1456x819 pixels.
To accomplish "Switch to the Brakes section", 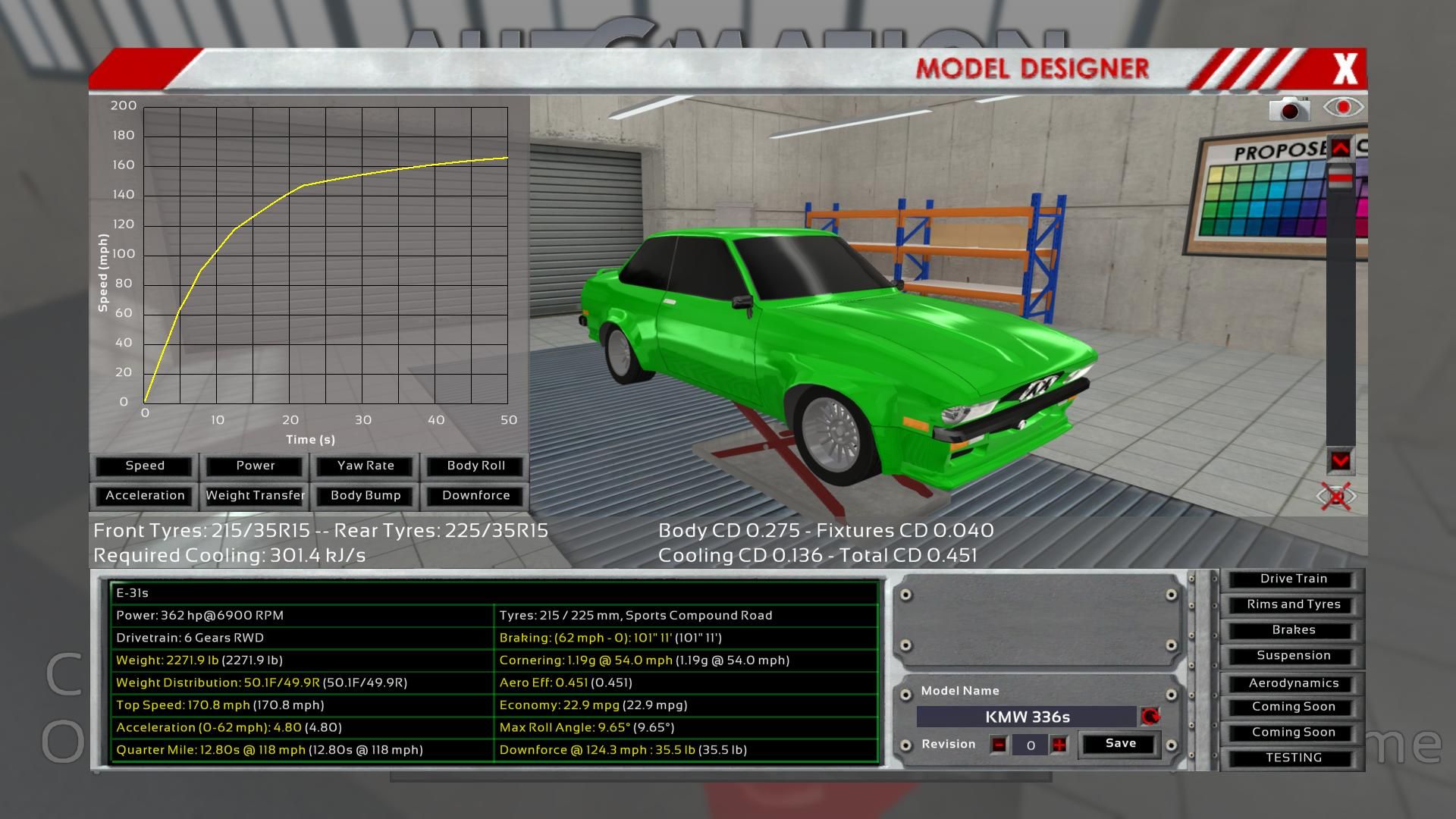I will 1293,630.
